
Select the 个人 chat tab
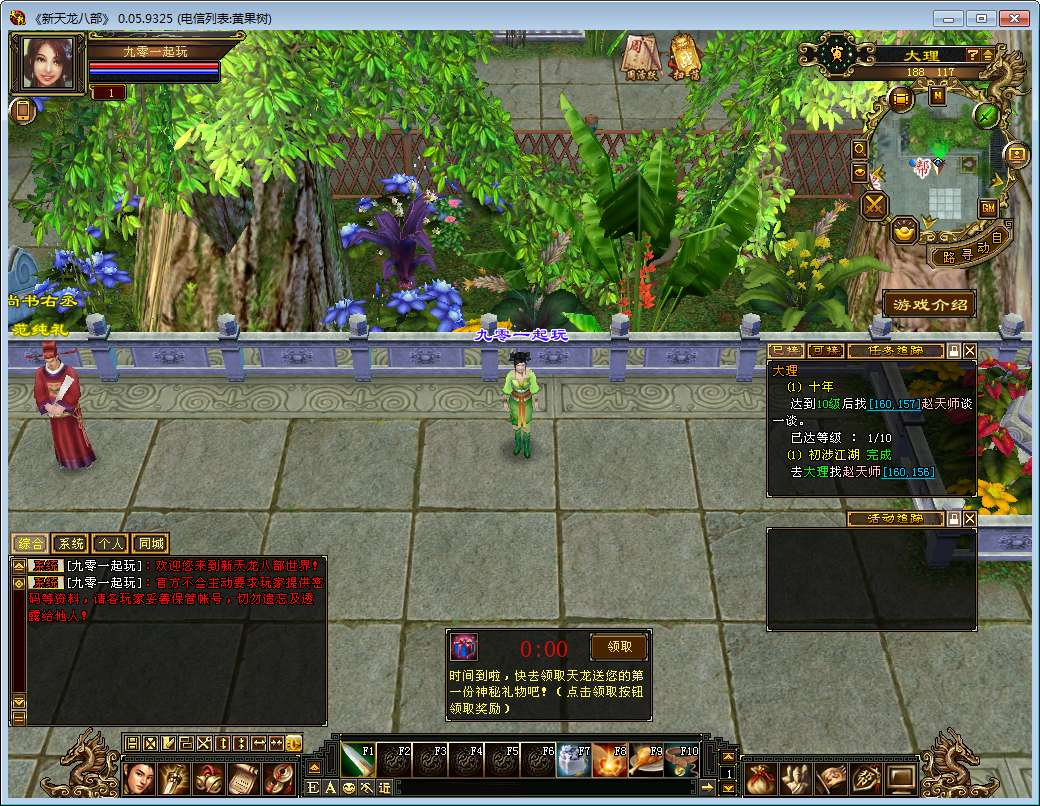point(110,544)
